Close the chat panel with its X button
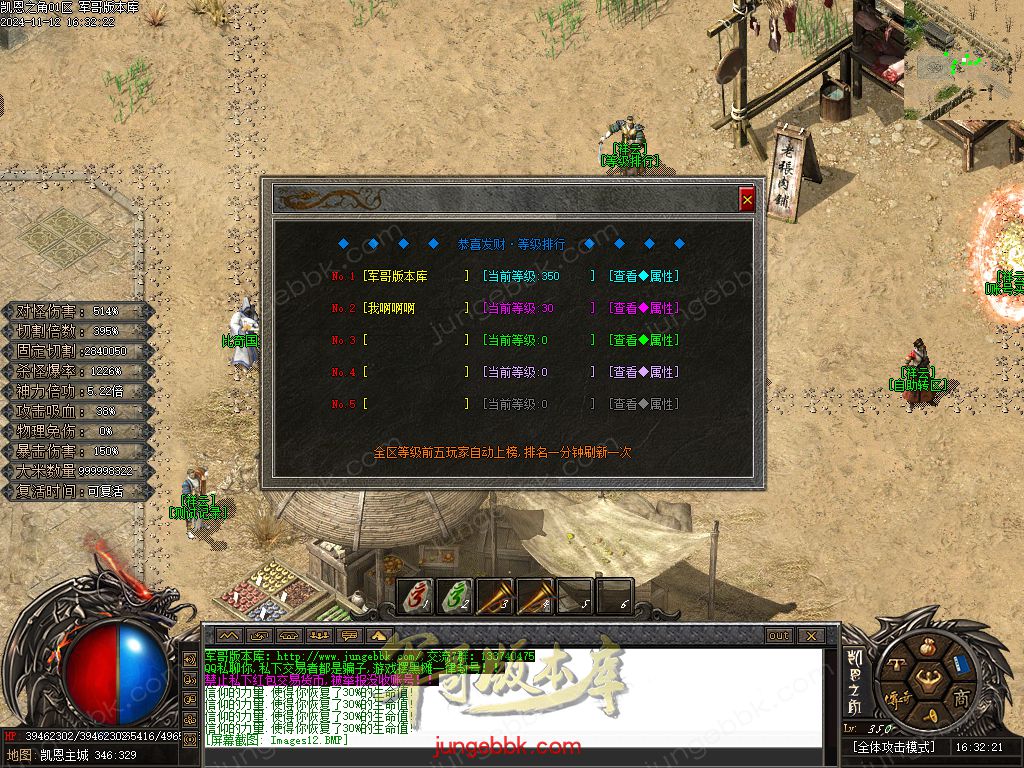 810,636
